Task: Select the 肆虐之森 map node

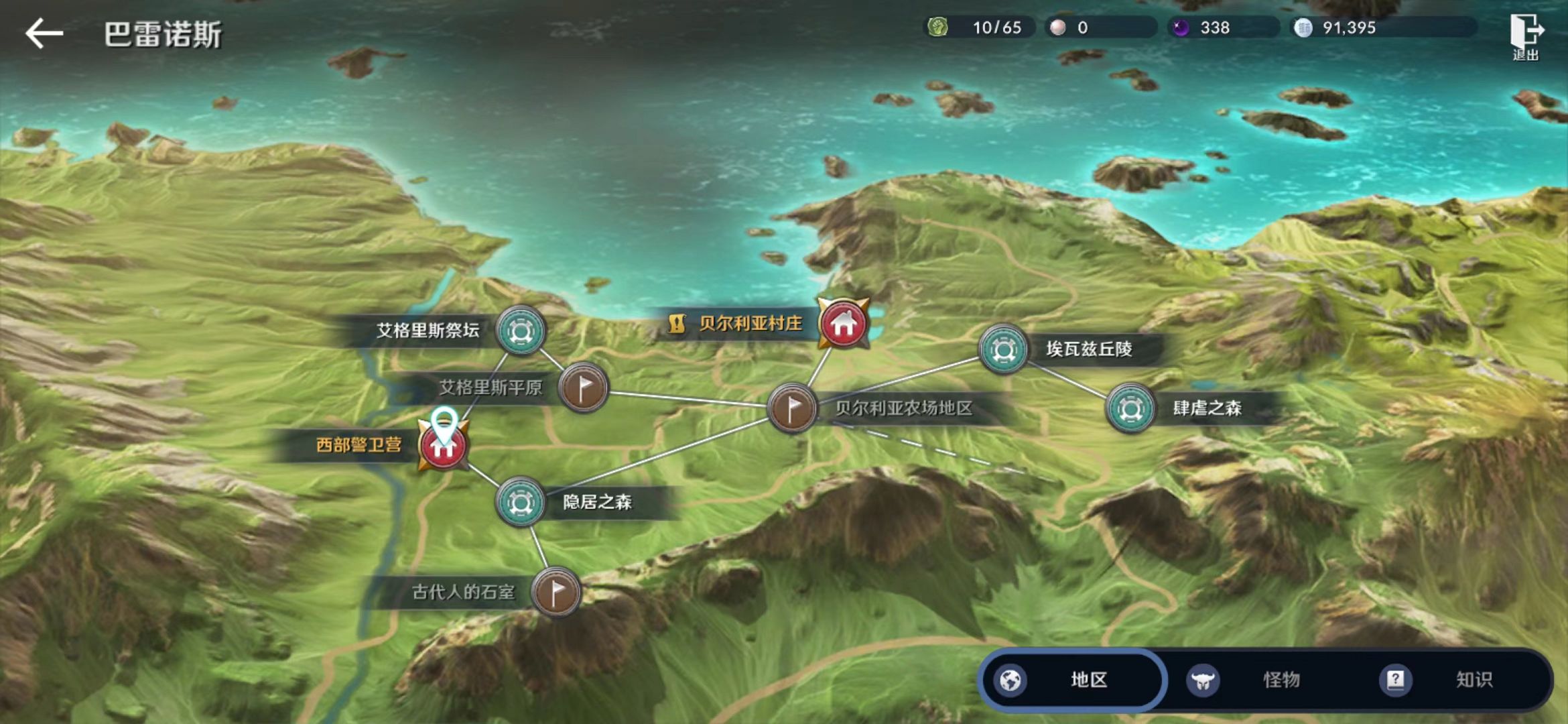Action: click(x=1130, y=408)
